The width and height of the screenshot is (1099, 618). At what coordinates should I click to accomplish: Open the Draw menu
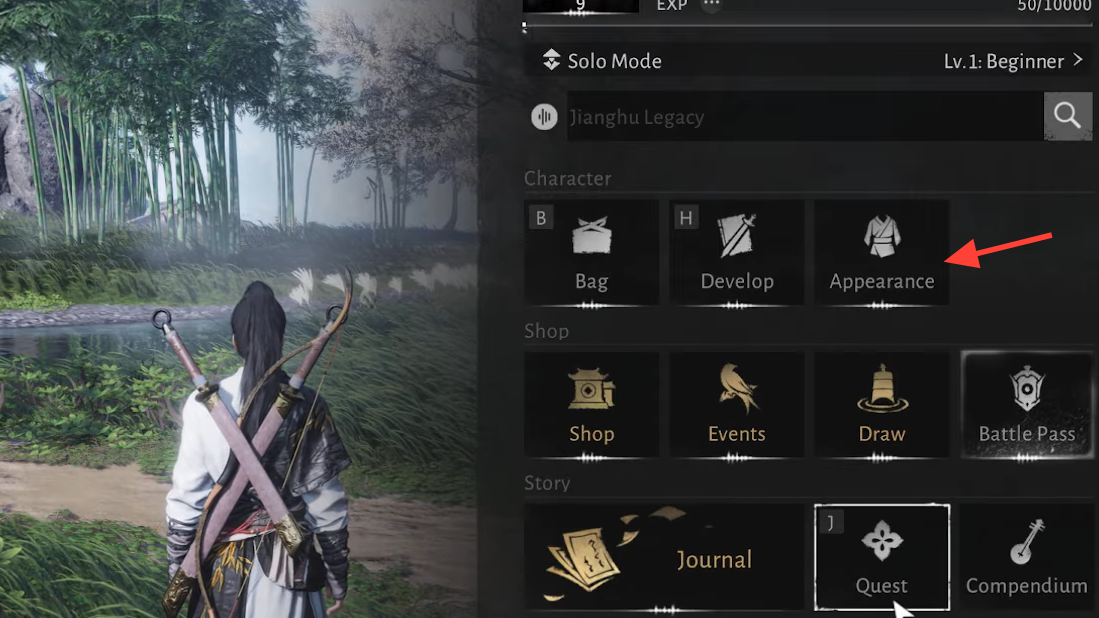click(x=881, y=405)
